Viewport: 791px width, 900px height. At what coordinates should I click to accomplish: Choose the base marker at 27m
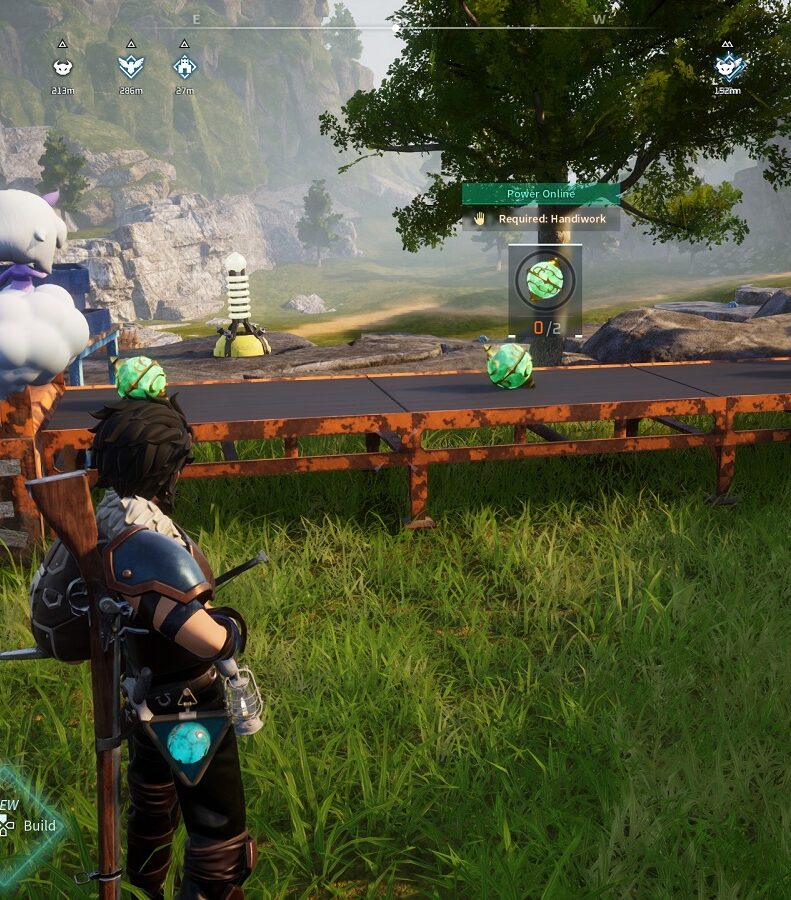184,67
